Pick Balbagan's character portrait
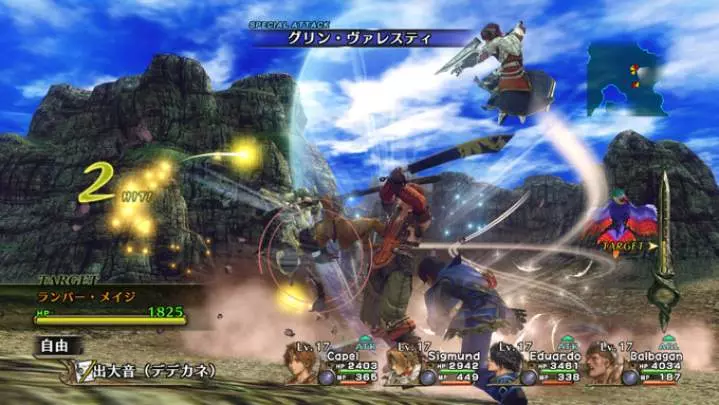Screen dimensions: 719x405 pyautogui.click(x=604, y=365)
